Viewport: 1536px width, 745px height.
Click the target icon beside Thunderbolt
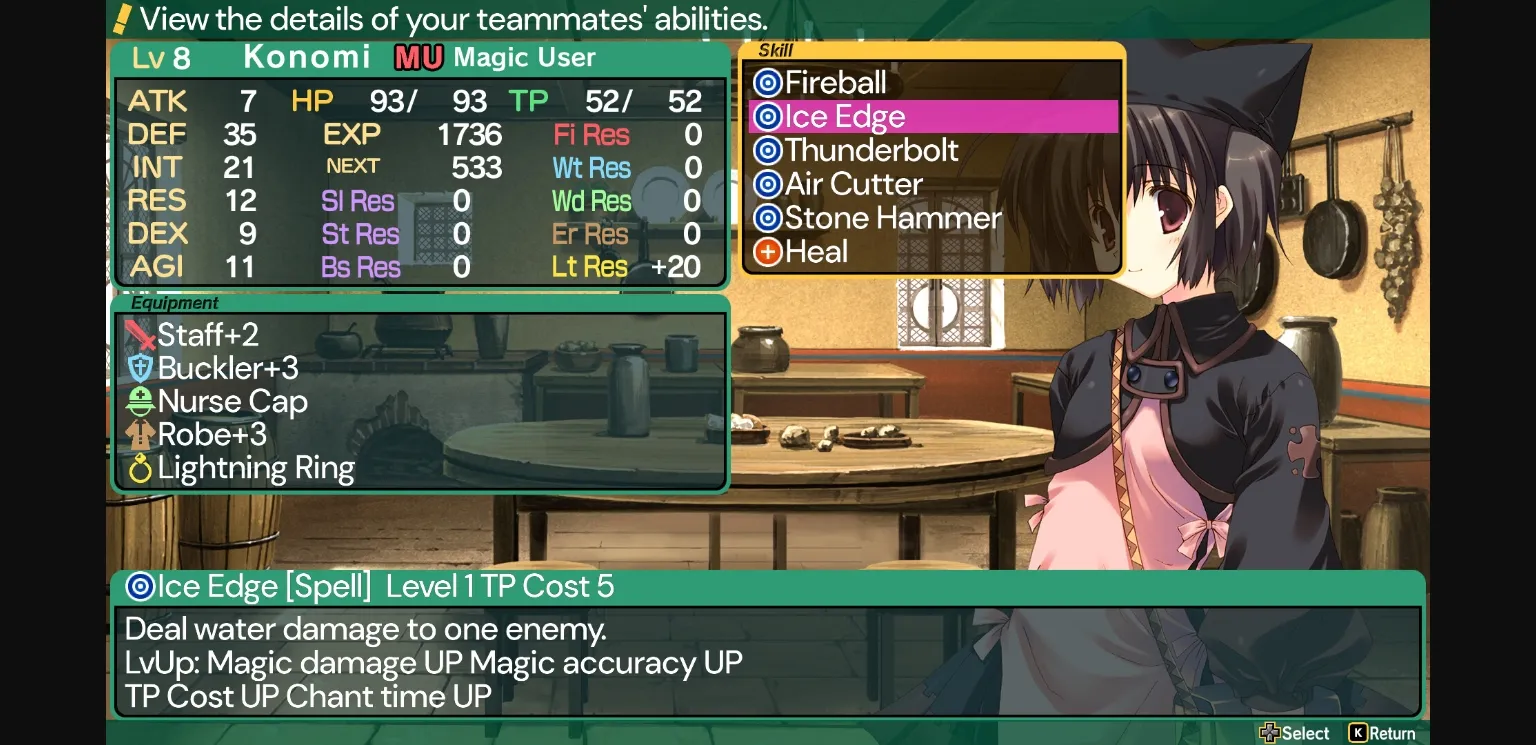coord(767,150)
